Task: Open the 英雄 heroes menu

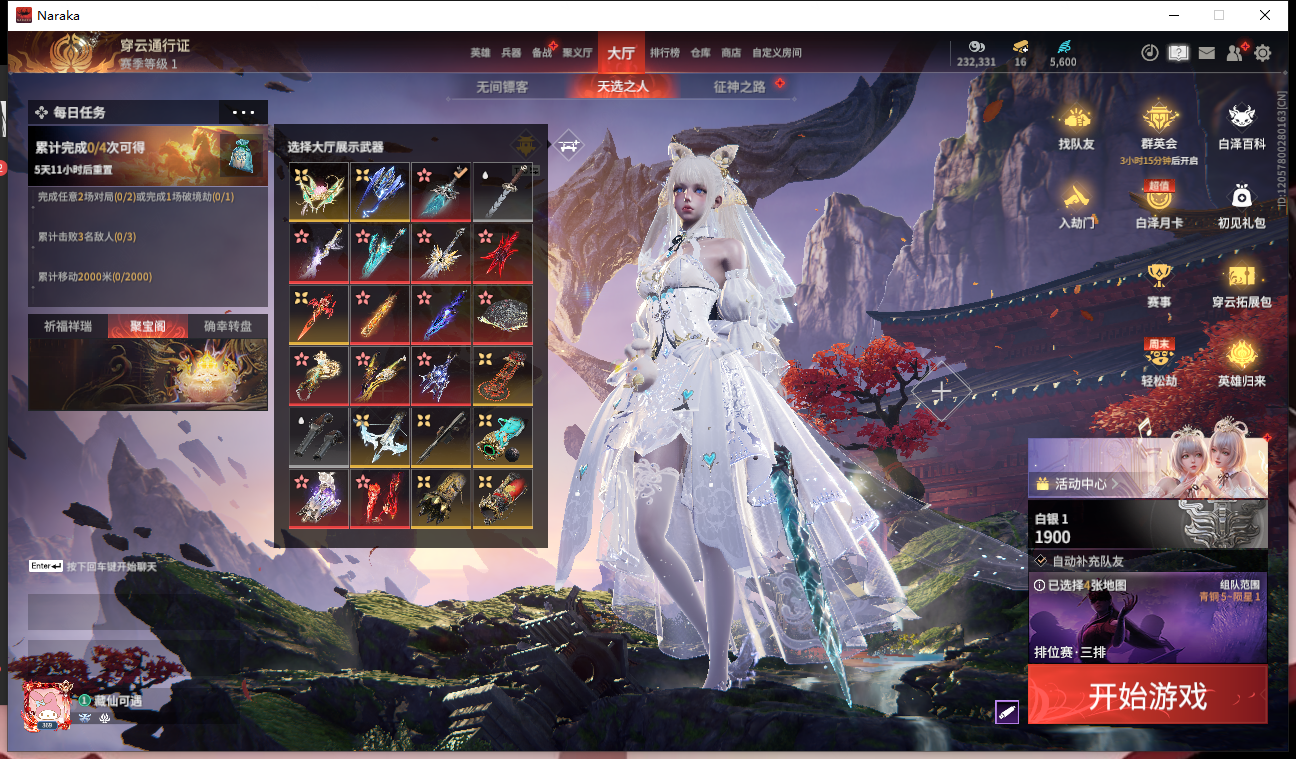Action: [480, 53]
